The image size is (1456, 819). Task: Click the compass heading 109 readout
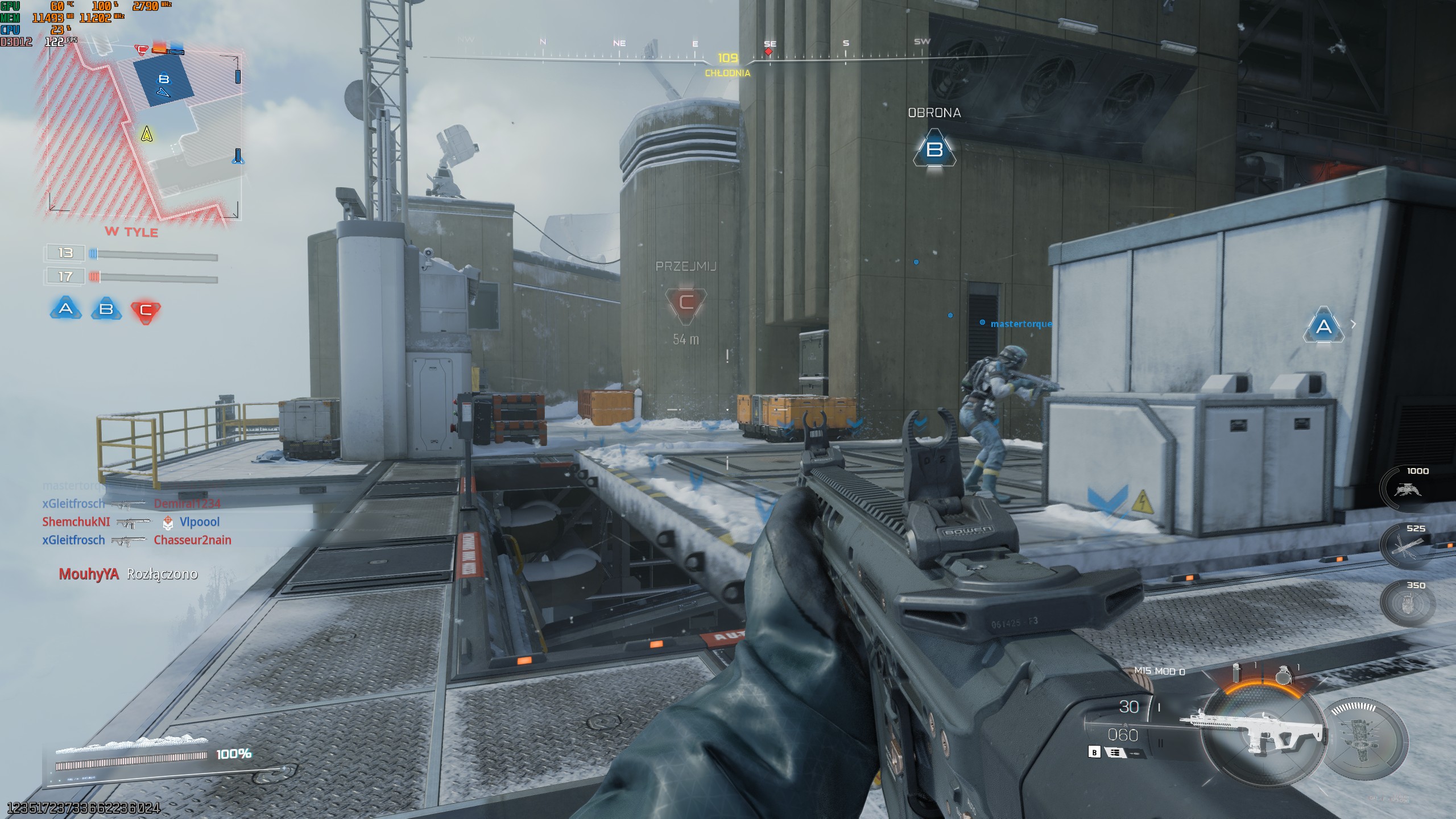pos(727,58)
